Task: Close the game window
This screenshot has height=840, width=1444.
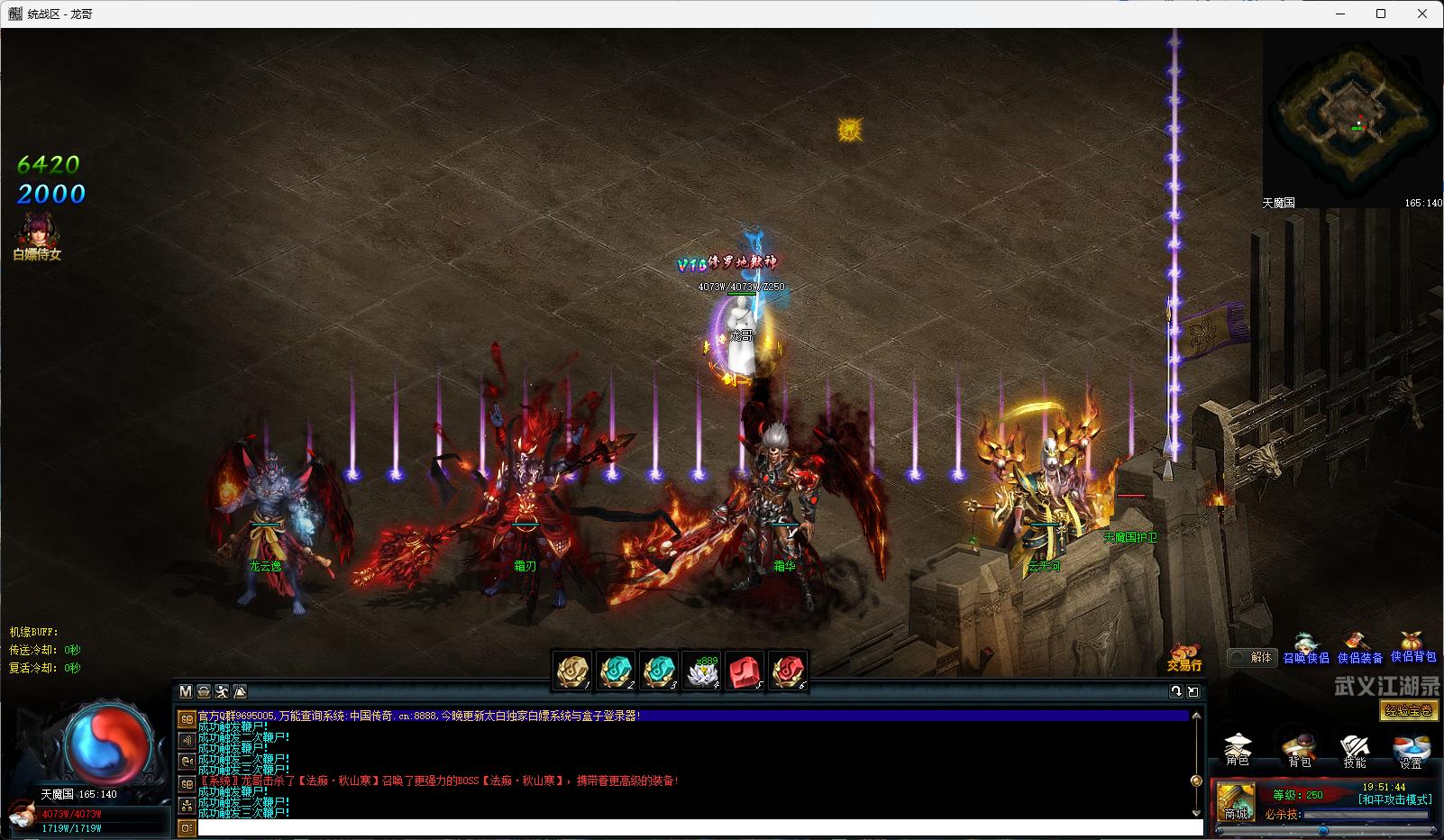Action: click(1422, 14)
